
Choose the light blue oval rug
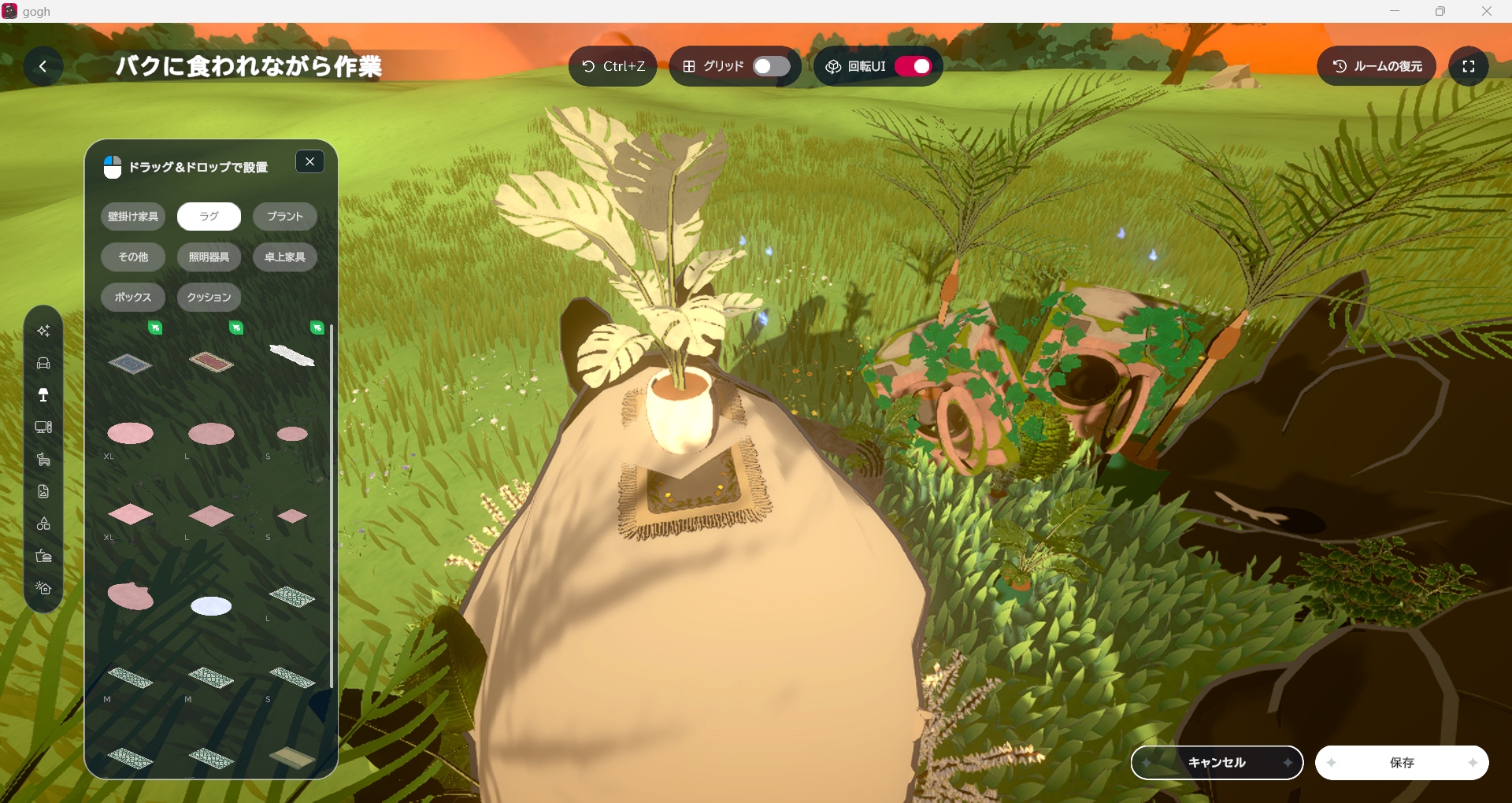[x=211, y=605]
